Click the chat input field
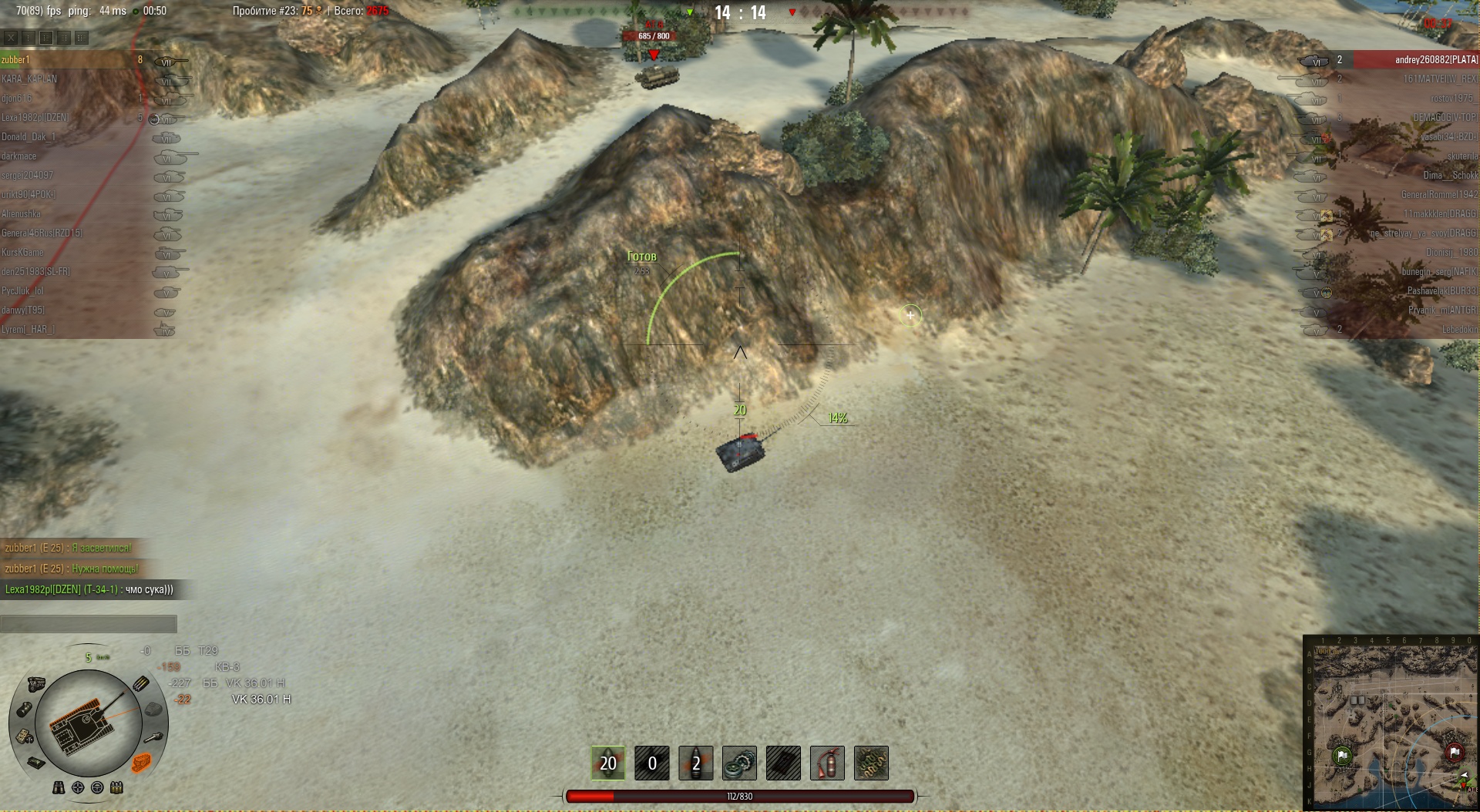 point(89,624)
